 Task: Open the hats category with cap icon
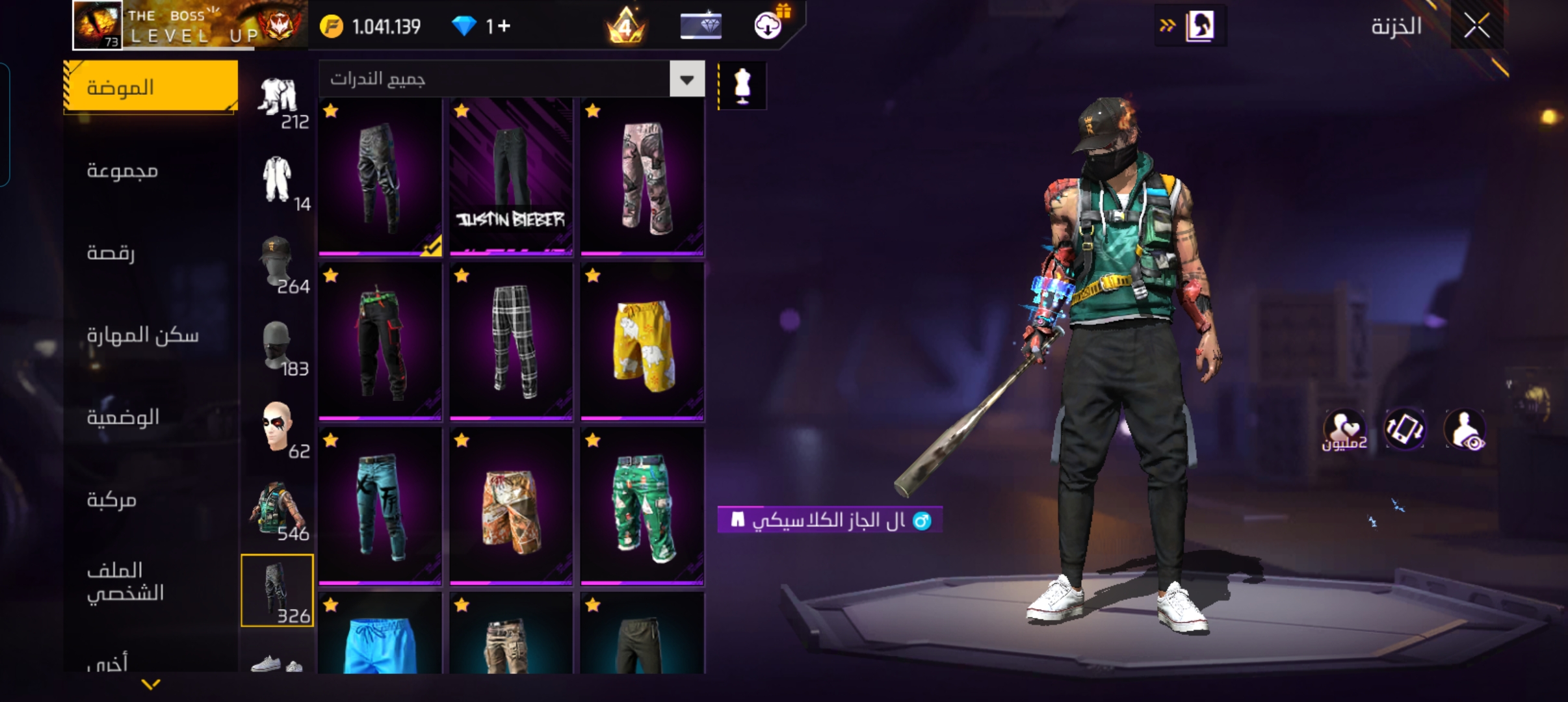[x=278, y=263]
